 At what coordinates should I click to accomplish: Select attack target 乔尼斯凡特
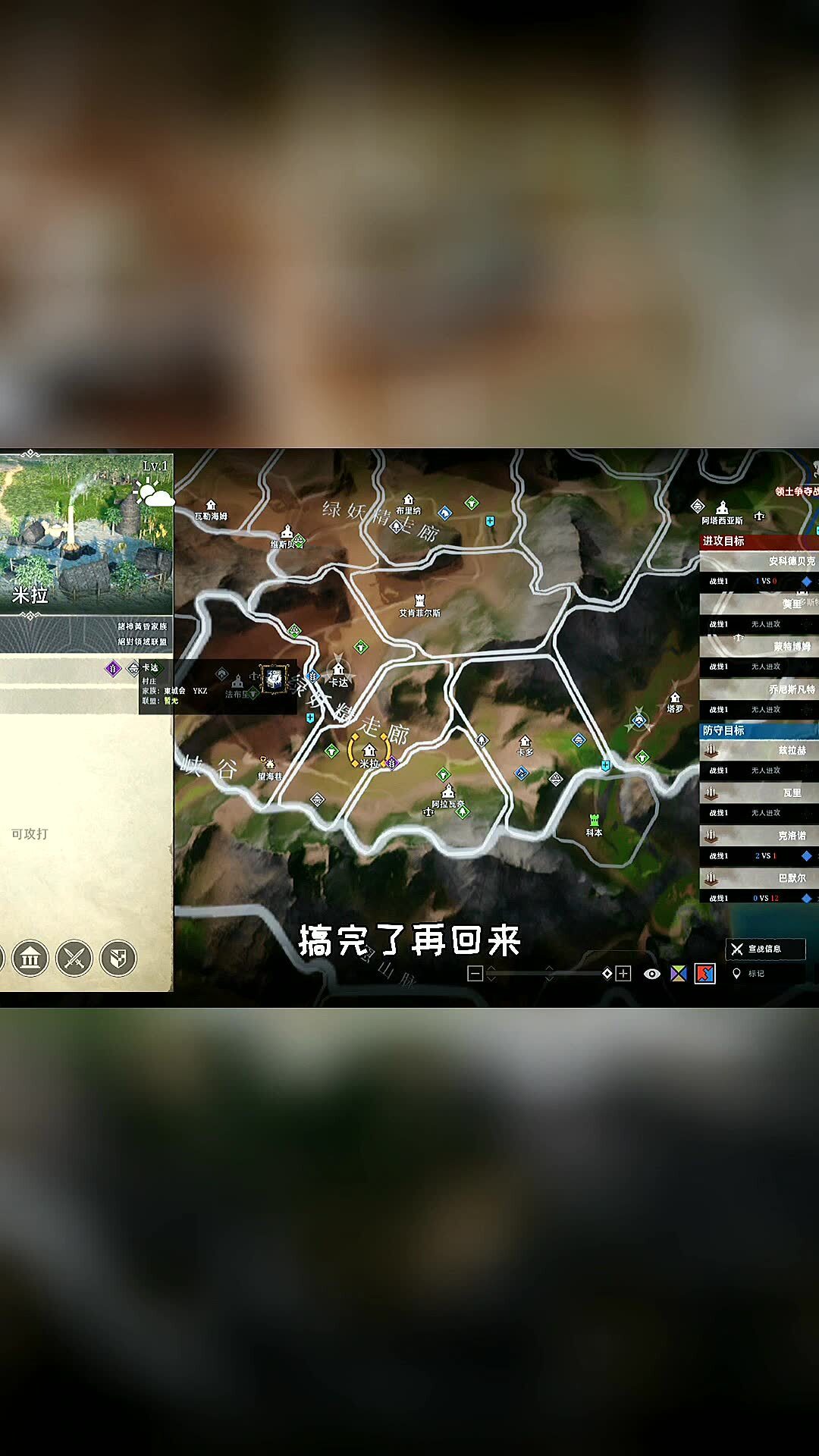point(758,689)
